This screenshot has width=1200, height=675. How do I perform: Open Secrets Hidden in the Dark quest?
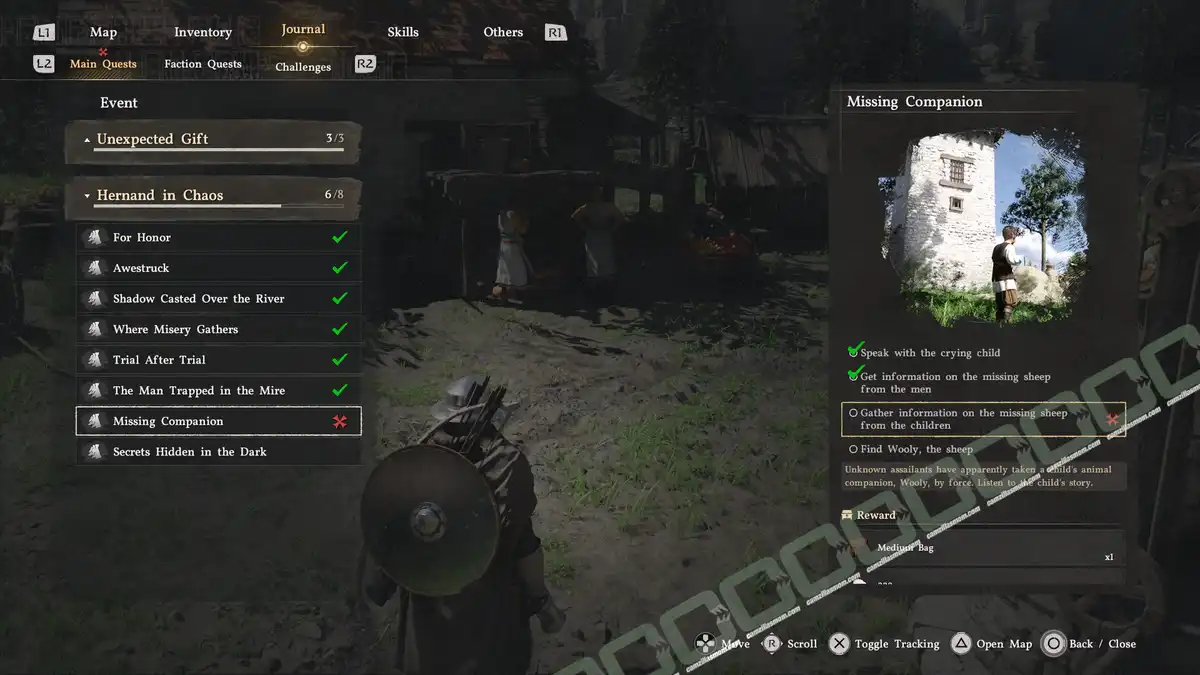(218, 452)
